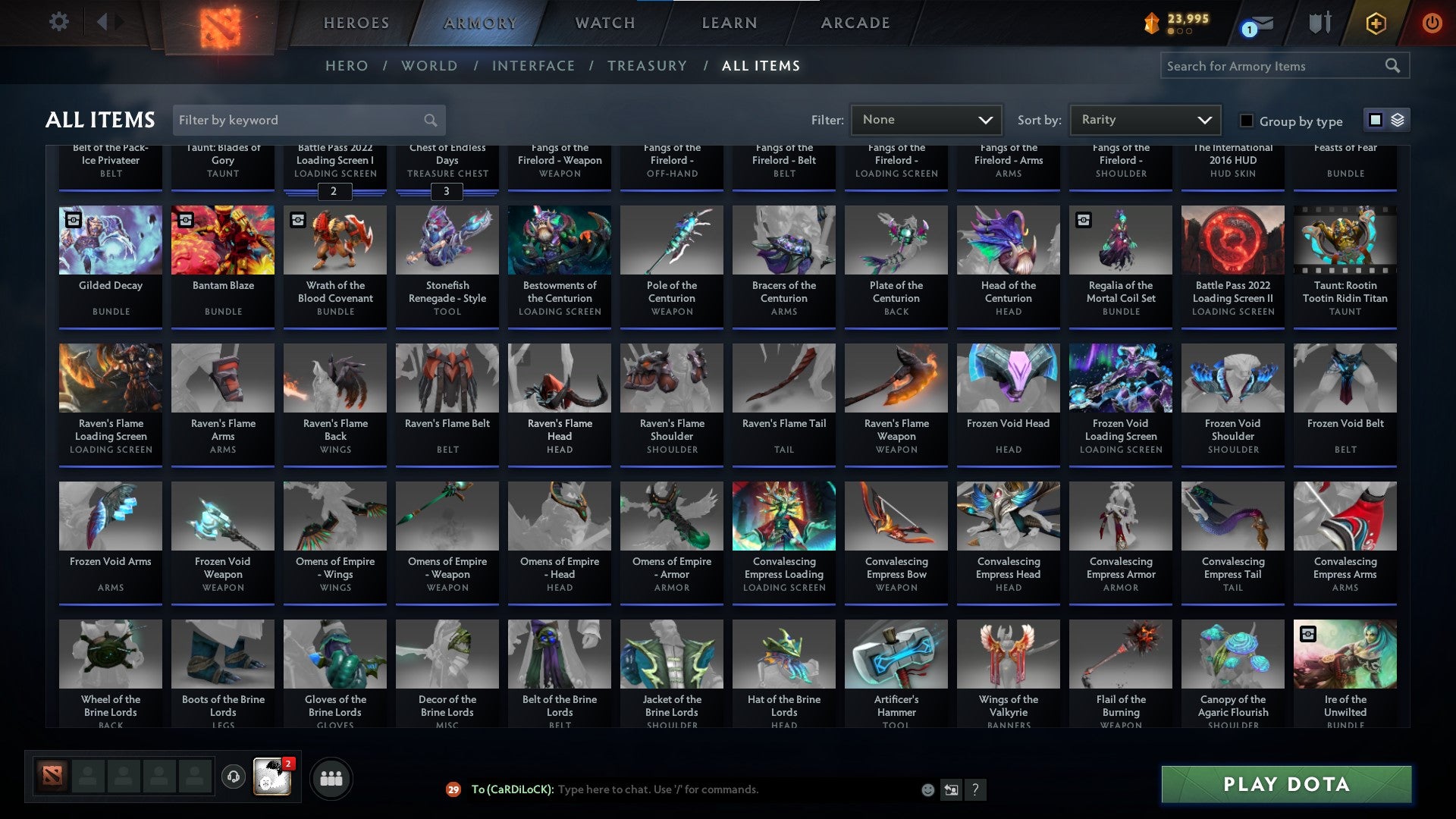Open the WATCH menu
1456x819 pixels.
coord(604,23)
